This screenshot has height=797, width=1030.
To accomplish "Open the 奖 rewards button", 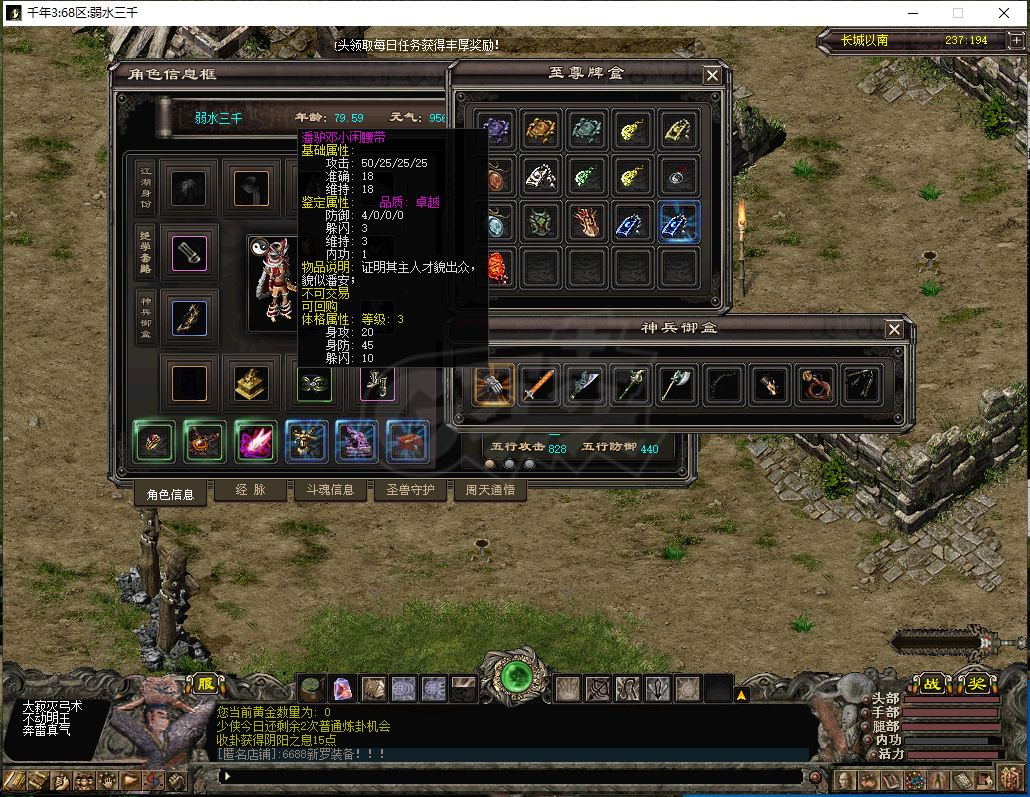I will (975, 684).
